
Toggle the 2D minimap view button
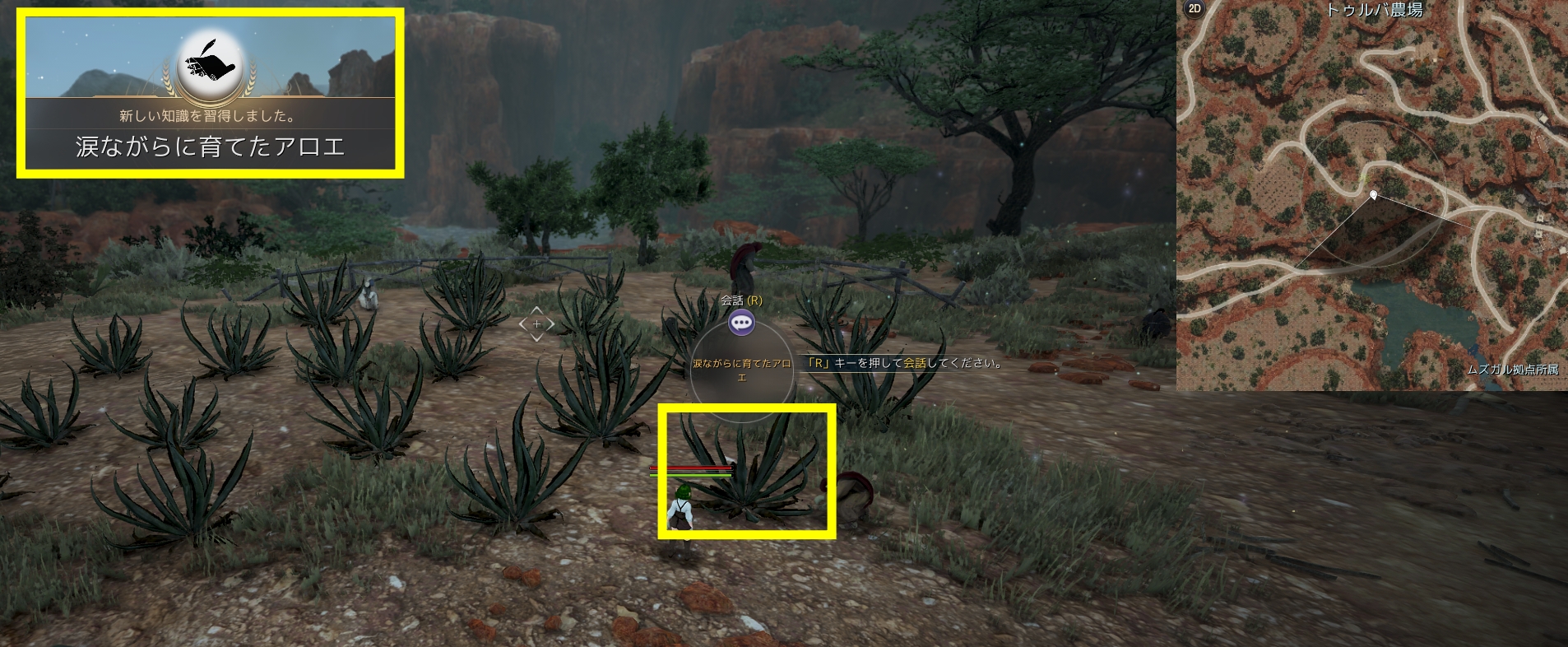click(1194, 10)
